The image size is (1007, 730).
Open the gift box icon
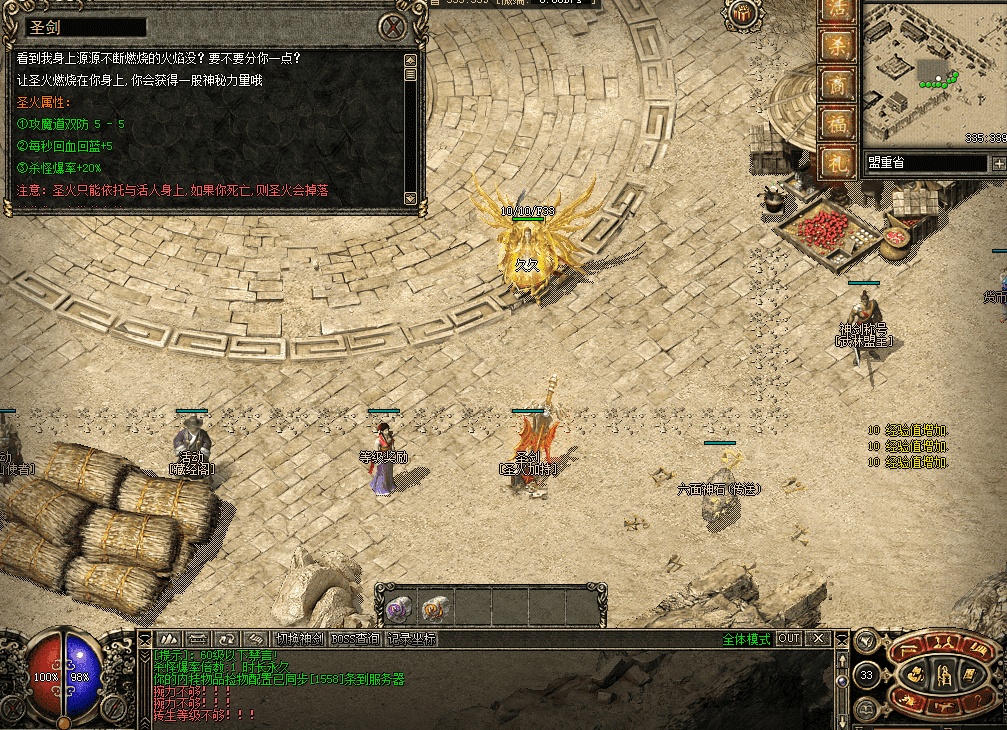(743, 13)
